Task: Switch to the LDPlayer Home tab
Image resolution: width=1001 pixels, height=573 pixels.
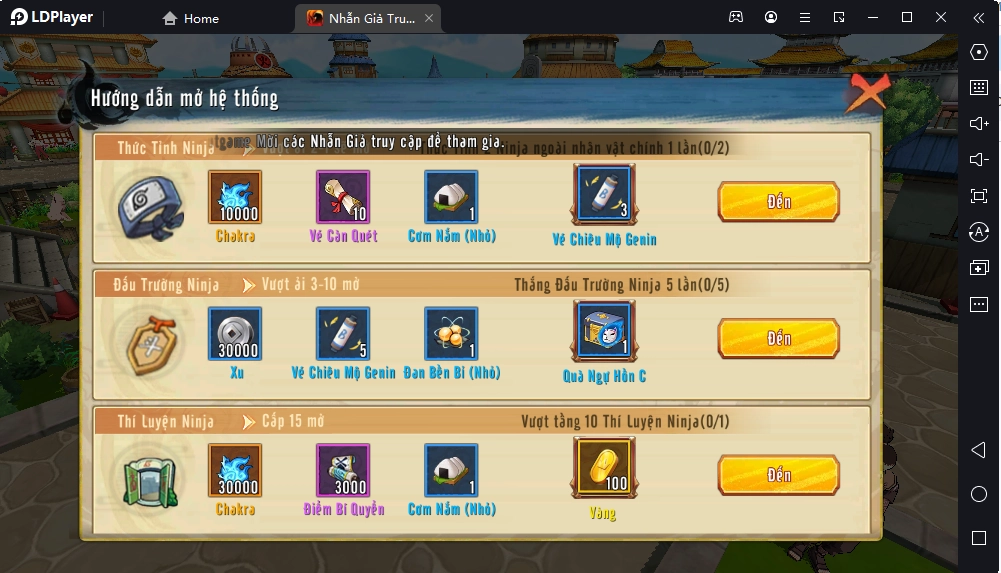Action: [191, 18]
